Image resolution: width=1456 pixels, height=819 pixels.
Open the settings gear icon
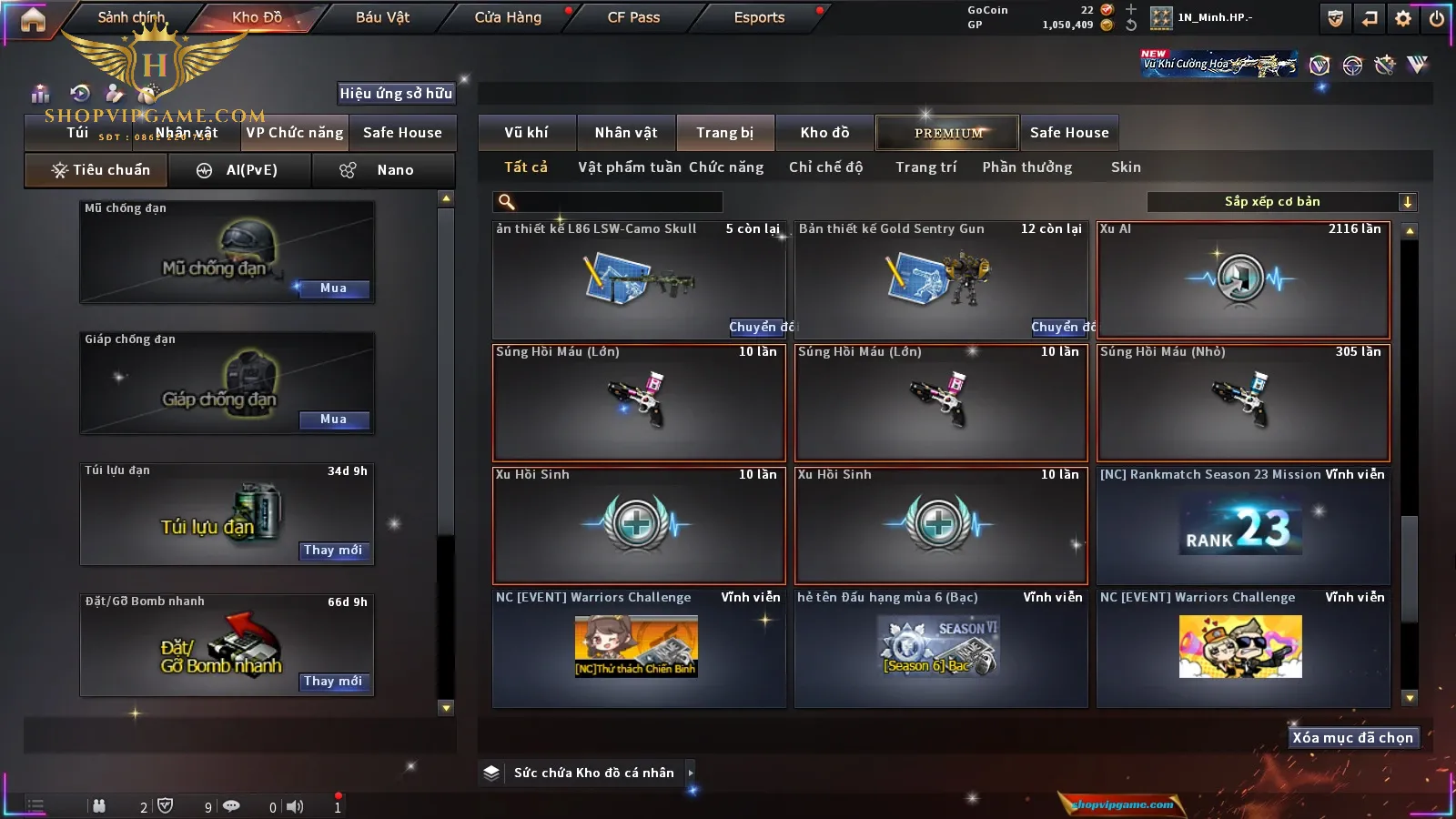pos(1403,18)
